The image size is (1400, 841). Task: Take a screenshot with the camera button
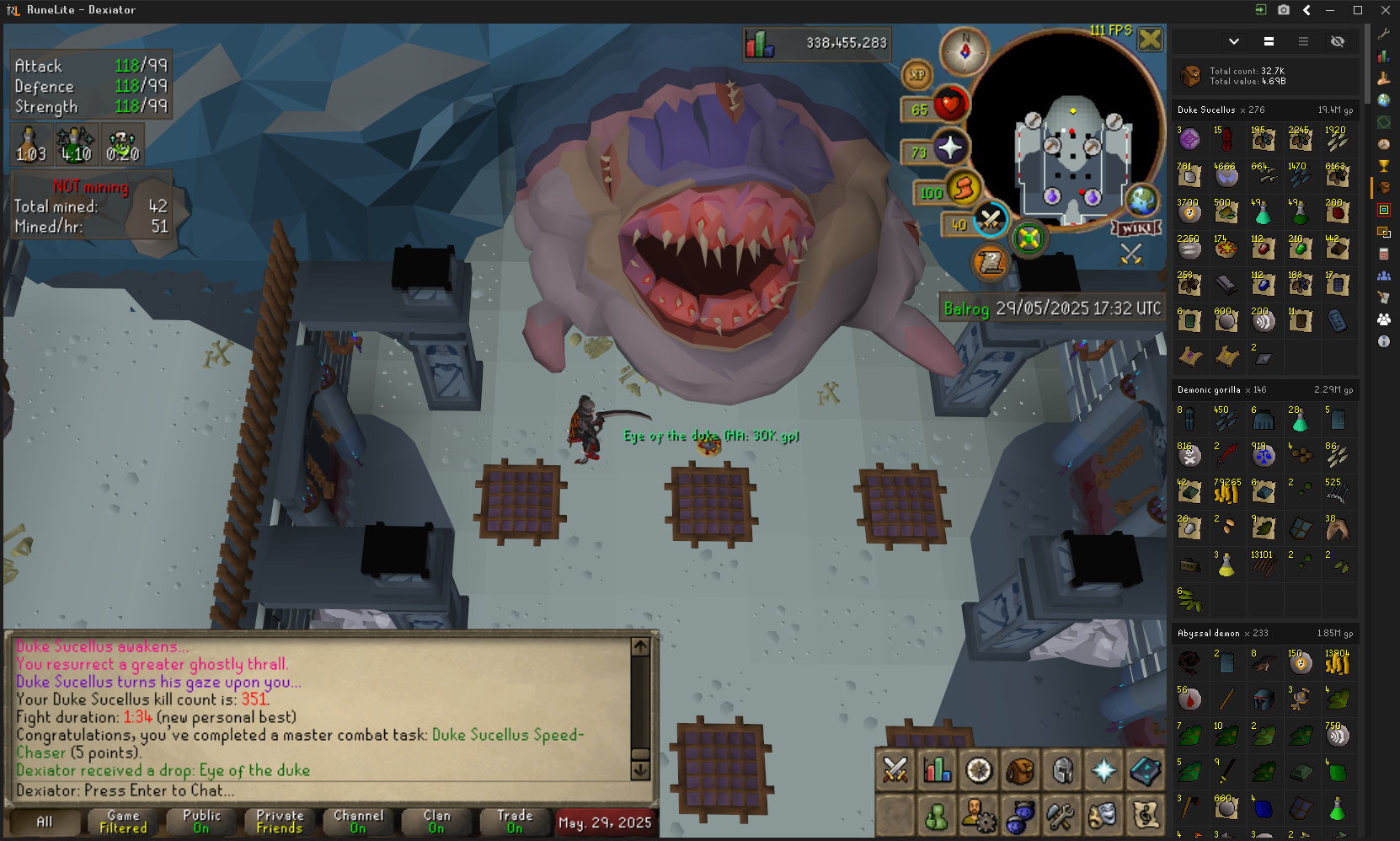point(1284,10)
